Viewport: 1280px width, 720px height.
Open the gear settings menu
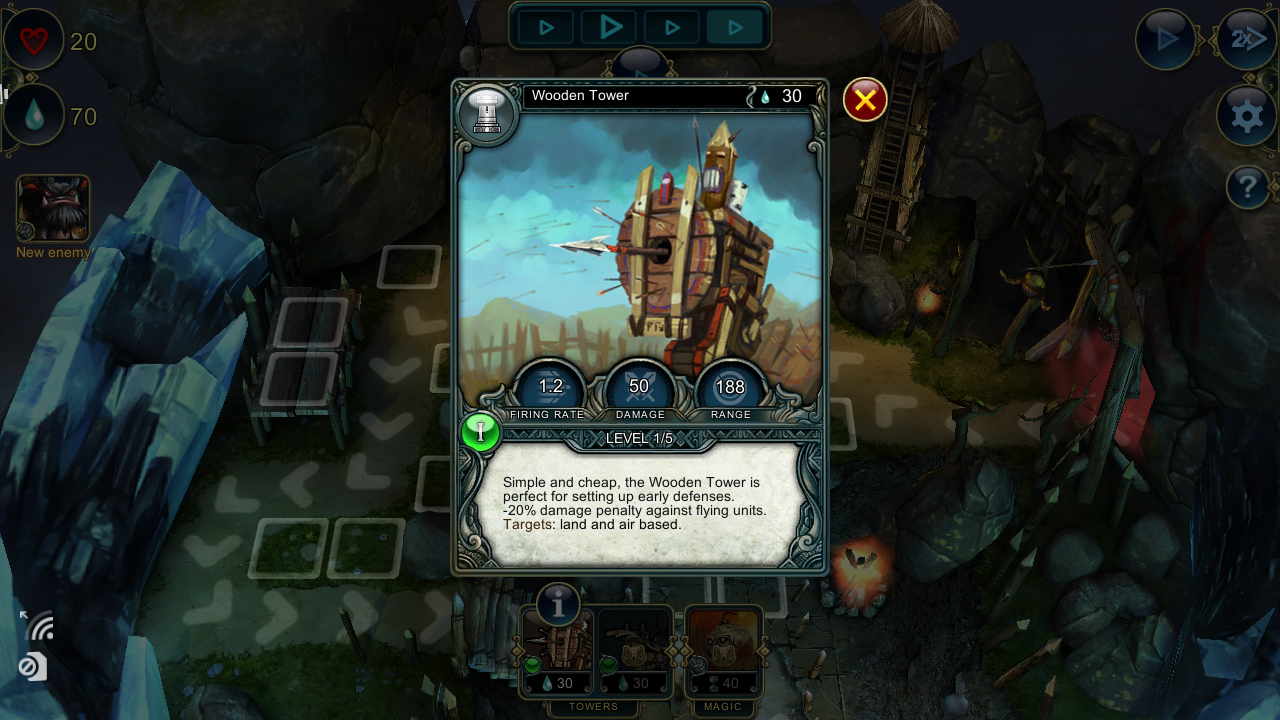point(1246,117)
